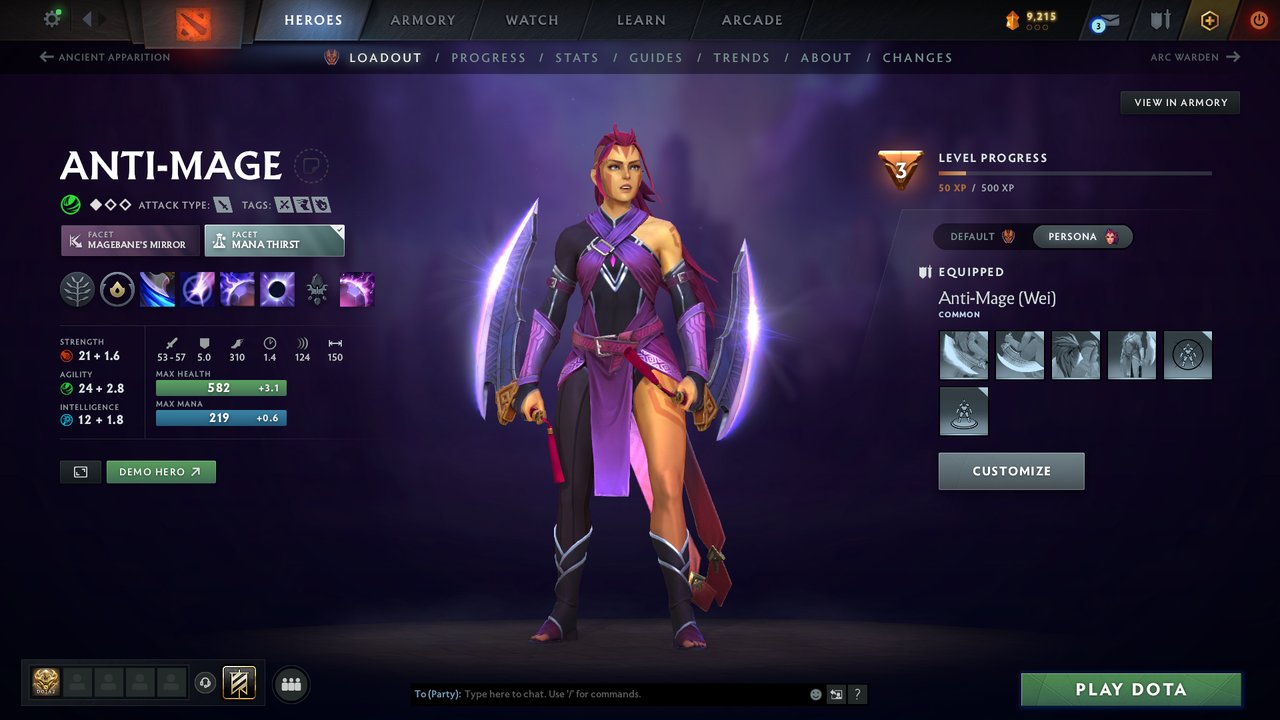
Task: Click the Dota Plus subscription icon
Action: [x=1209, y=20]
